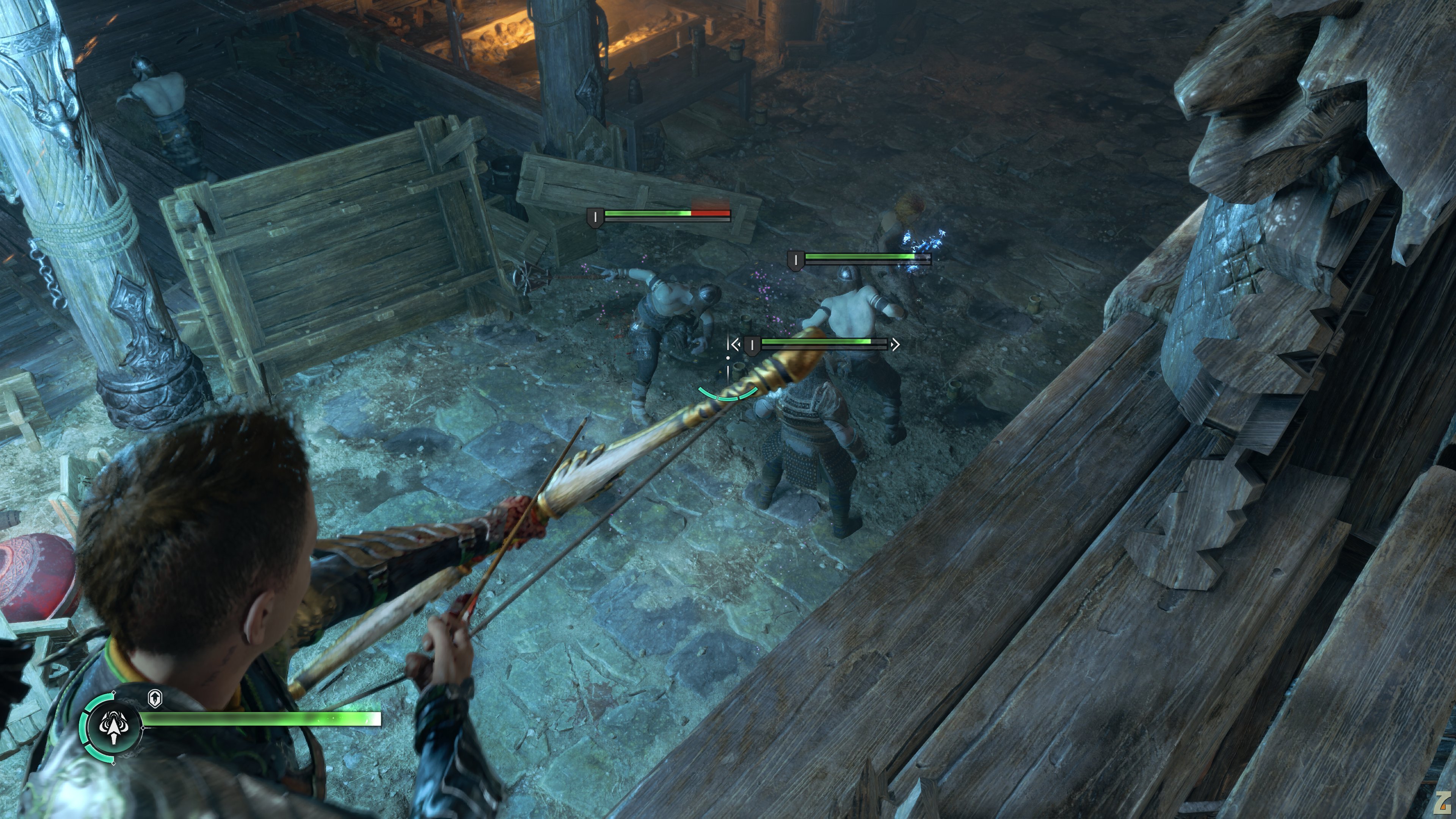1456x819 pixels.
Task: Select the upward arrow buff badge
Action: (155, 698)
